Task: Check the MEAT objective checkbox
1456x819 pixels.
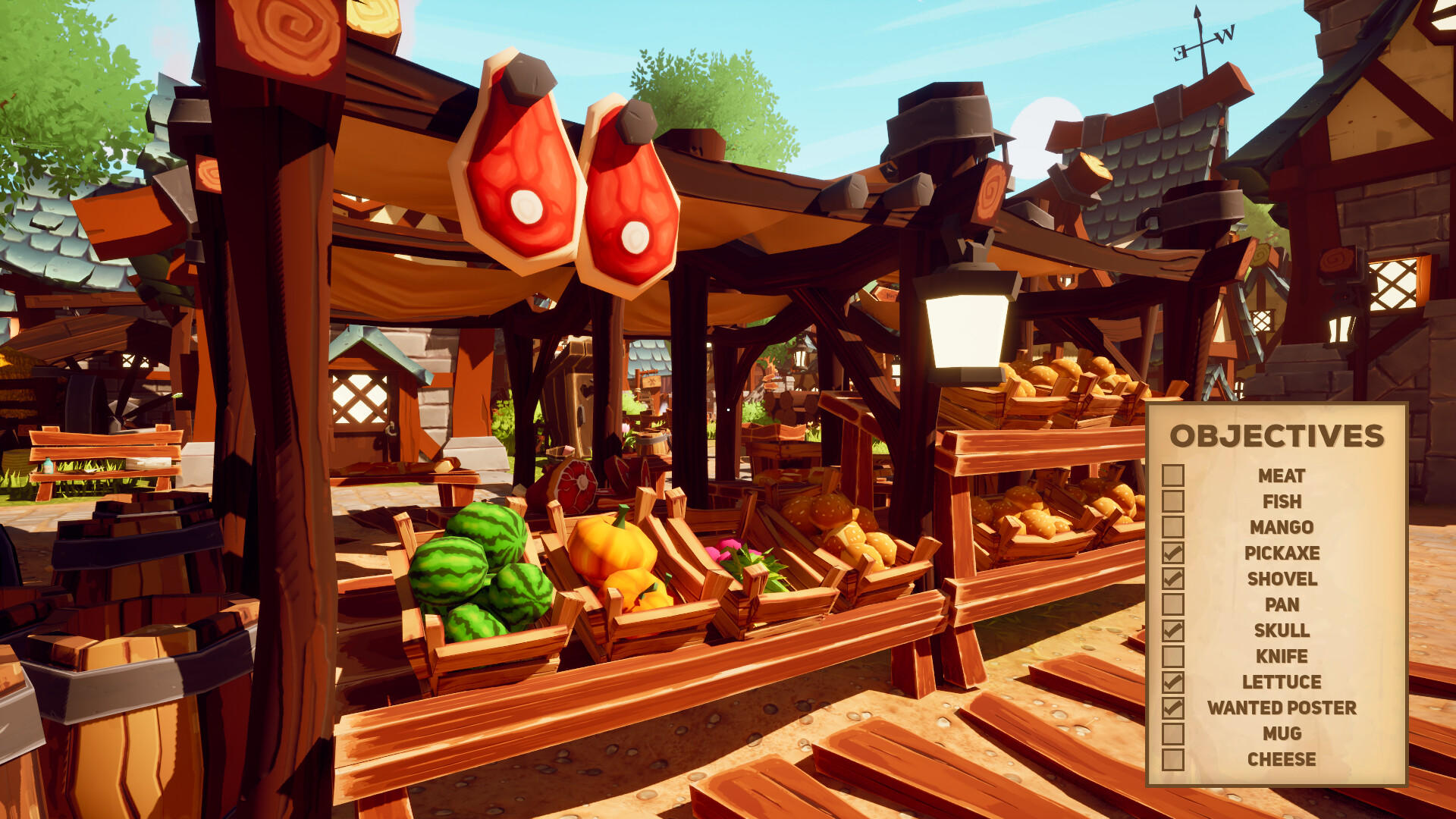Action: [1172, 477]
